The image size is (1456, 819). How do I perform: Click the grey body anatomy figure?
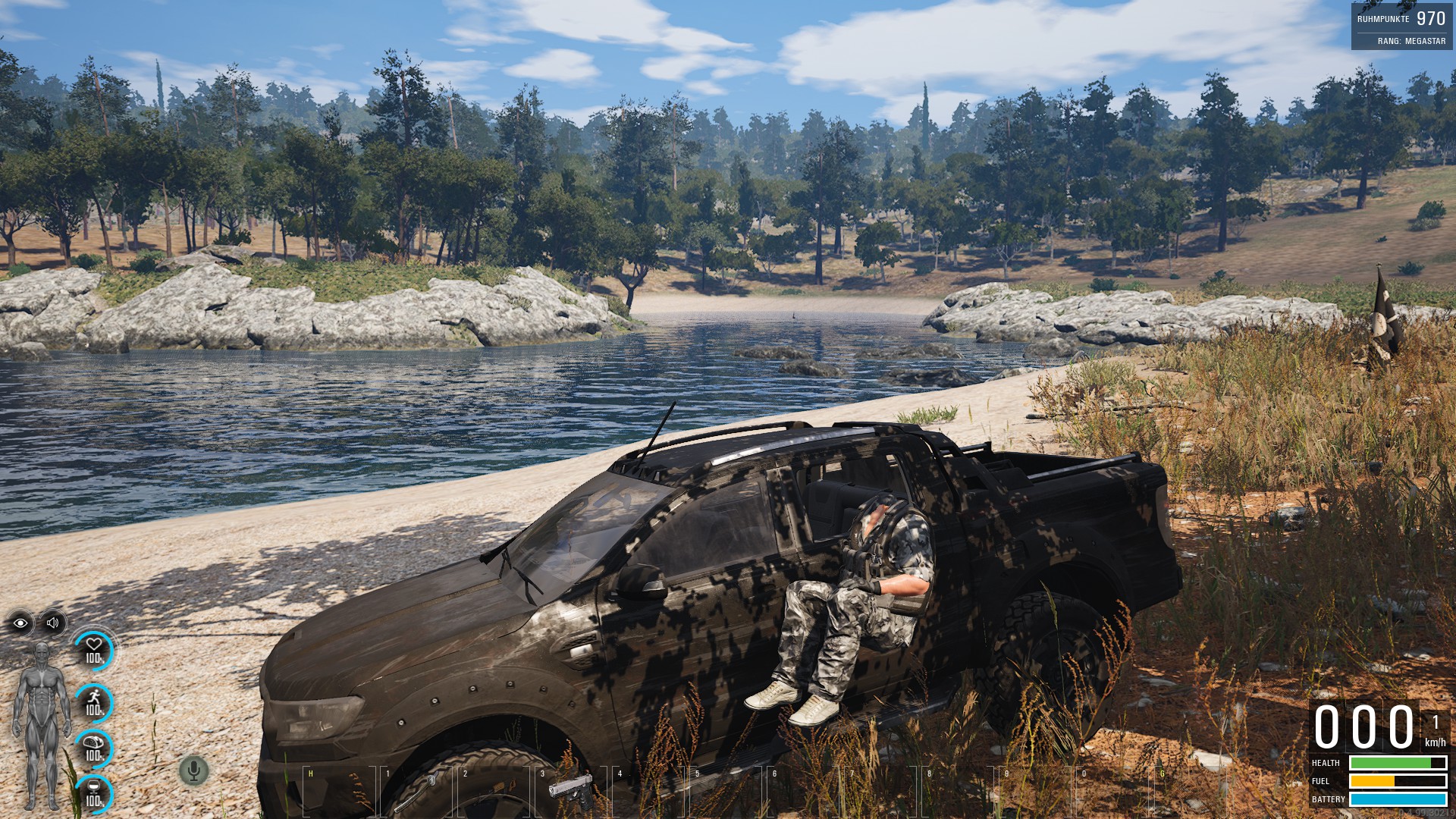coord(42,724)
